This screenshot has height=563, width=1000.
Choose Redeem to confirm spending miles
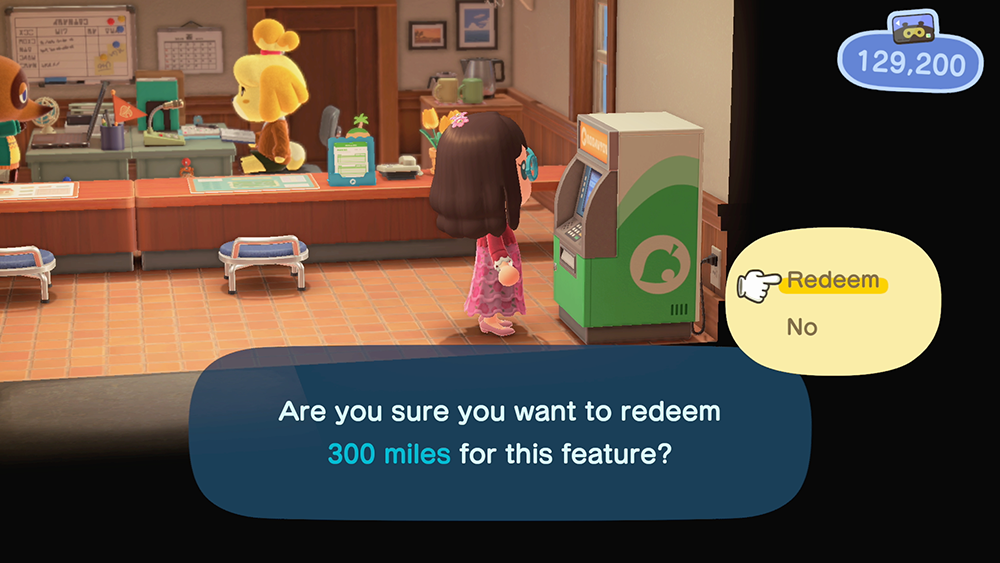coord(832,281)
